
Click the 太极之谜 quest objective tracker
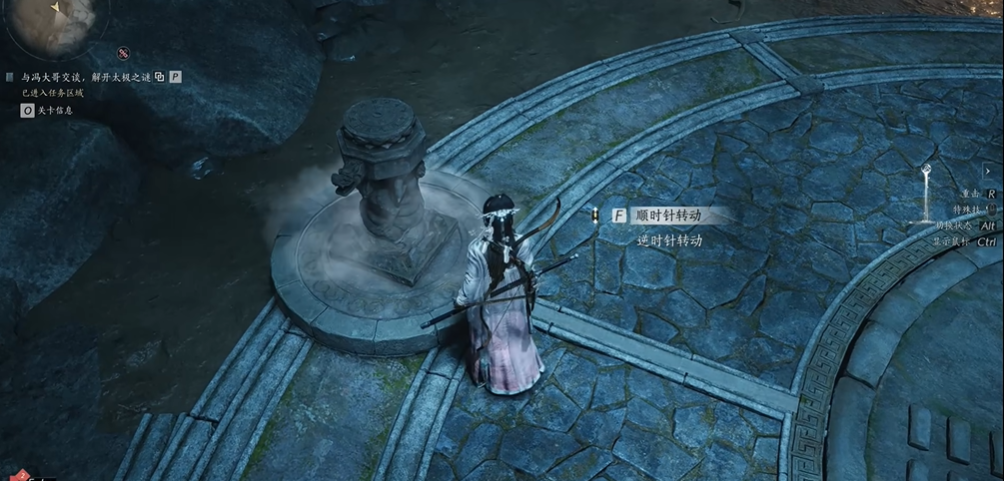[83, 76]
